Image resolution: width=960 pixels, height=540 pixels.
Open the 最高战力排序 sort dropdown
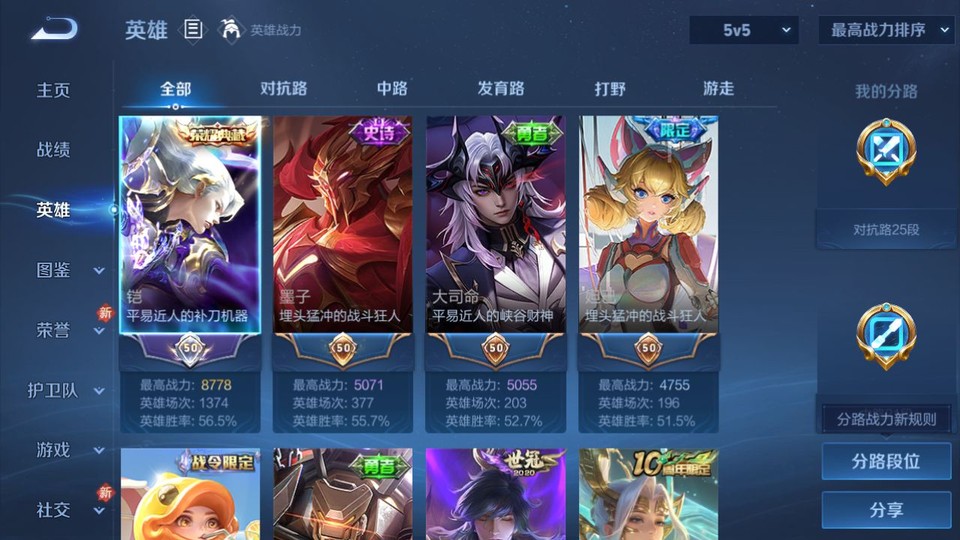click(886, 30)
